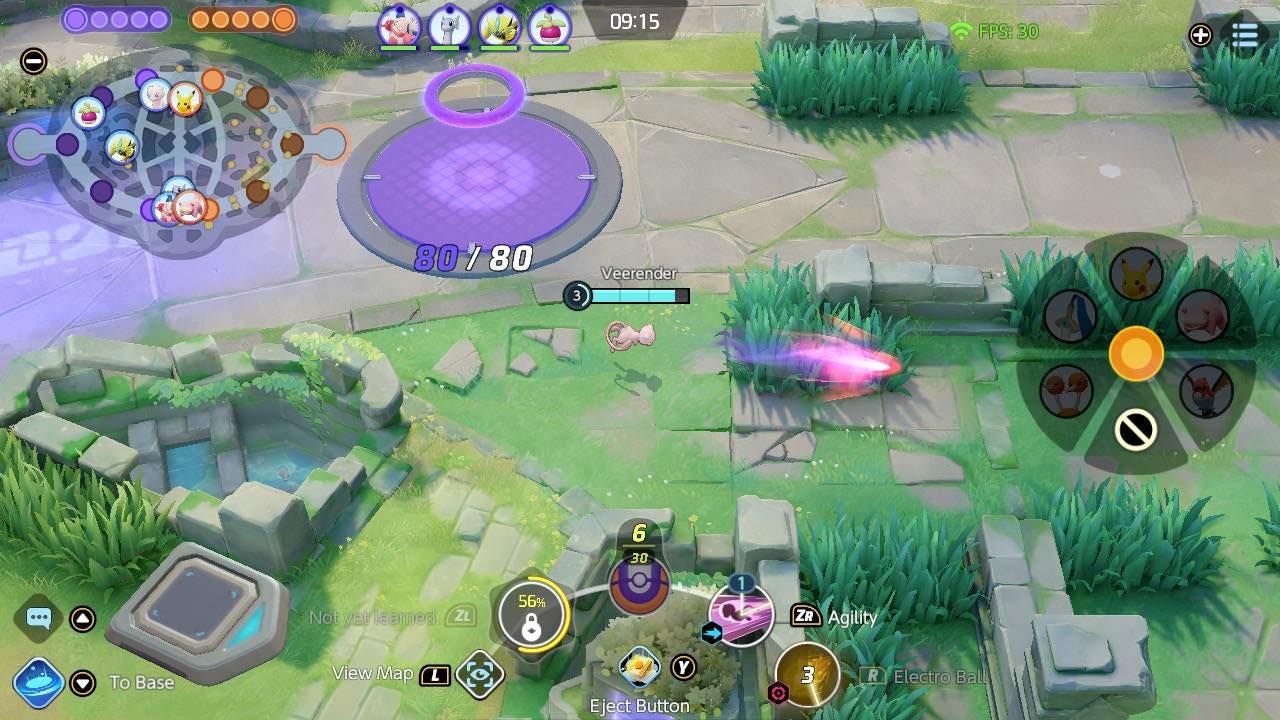Open the hamburger menu in the top-right

(1245, 35)
